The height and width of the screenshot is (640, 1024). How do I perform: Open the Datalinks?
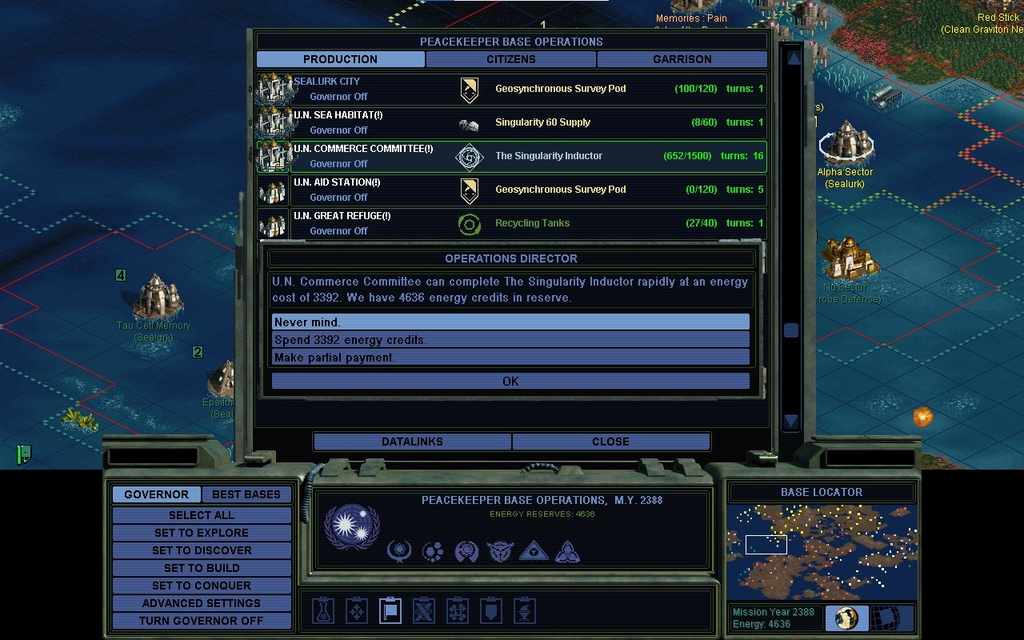coord(412,441)
